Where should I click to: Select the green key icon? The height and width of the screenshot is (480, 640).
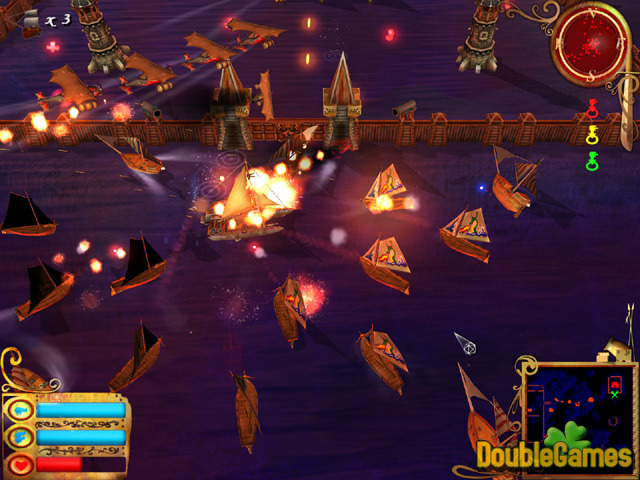pos(592,160)
